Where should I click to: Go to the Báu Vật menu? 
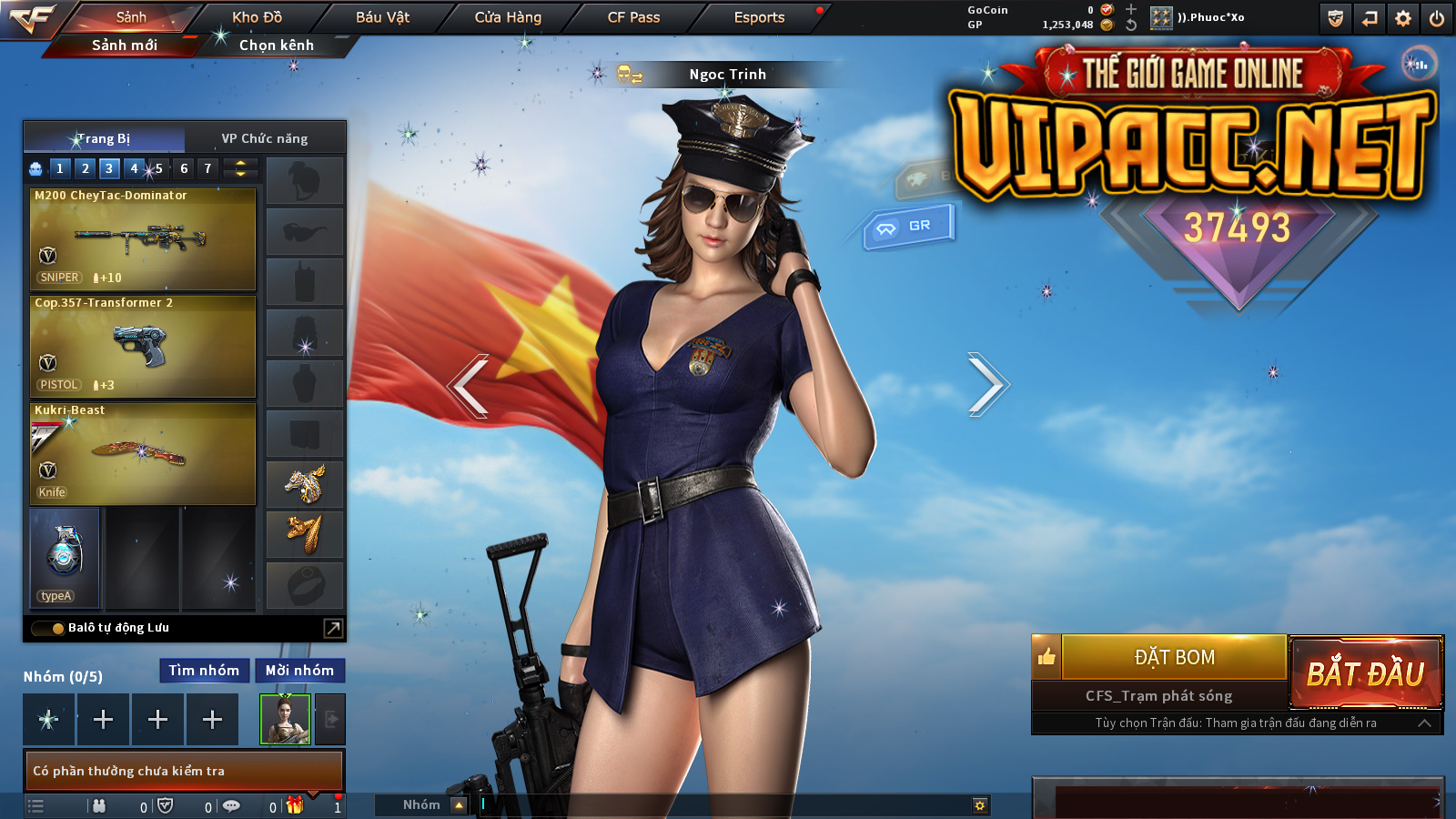pyautogui.click(x=382, y=17)
